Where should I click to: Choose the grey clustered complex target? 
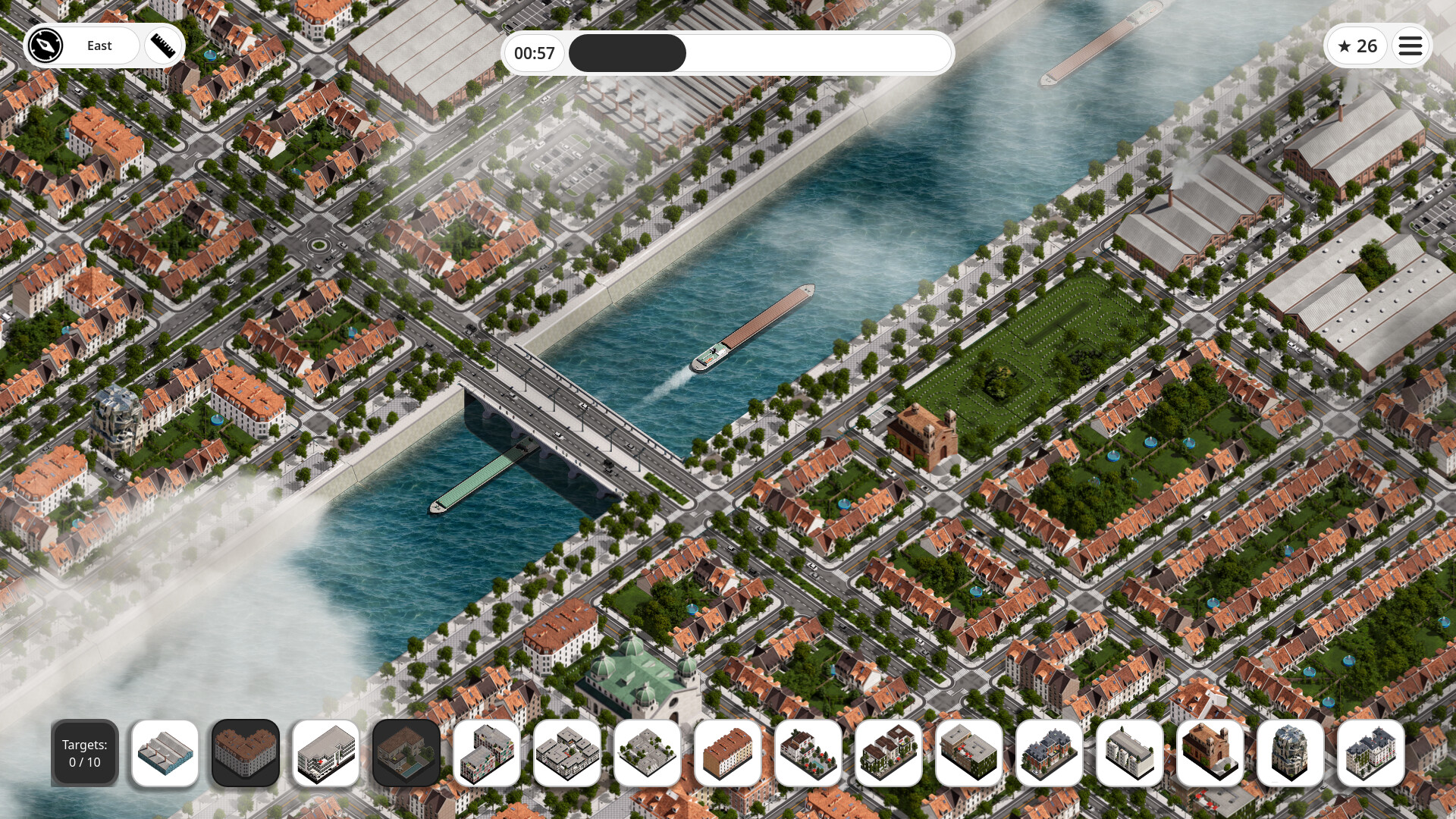pos(567,753)
